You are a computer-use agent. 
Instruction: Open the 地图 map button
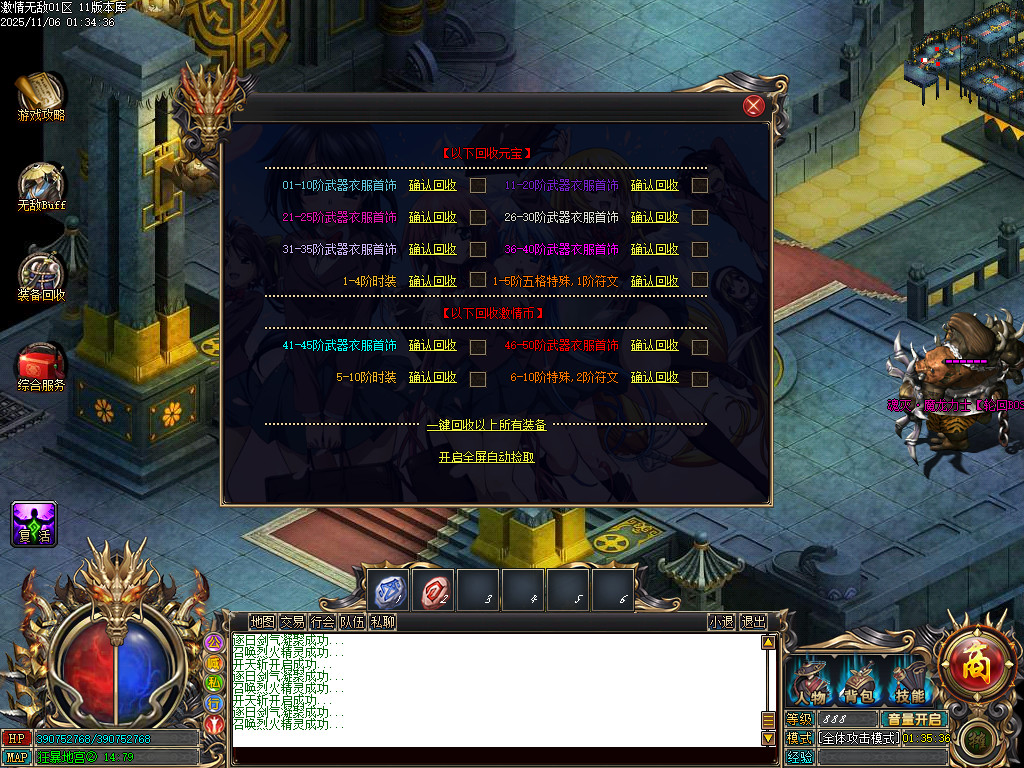tap(262, 622)
